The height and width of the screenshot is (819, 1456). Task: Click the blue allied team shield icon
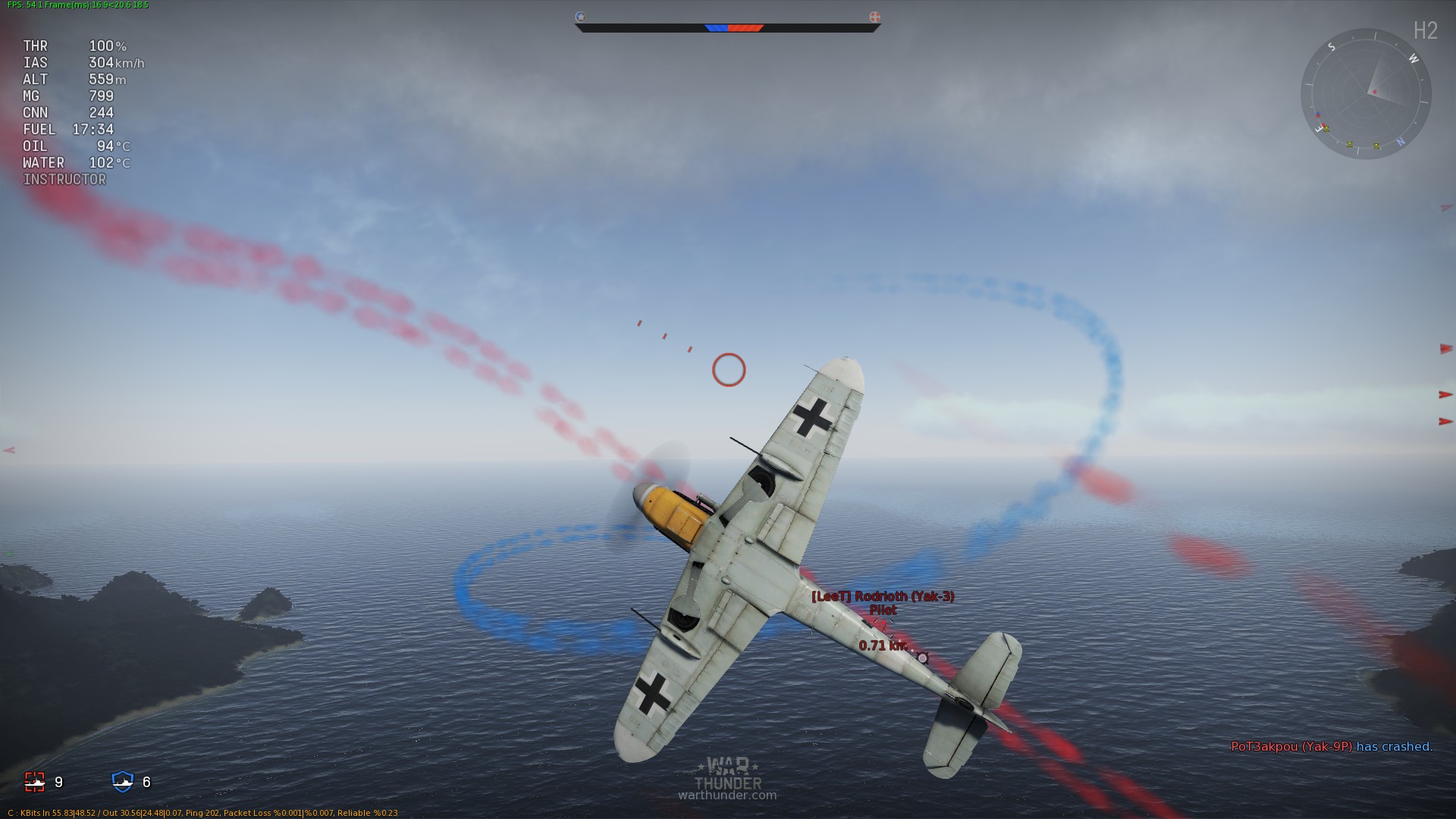122,781
